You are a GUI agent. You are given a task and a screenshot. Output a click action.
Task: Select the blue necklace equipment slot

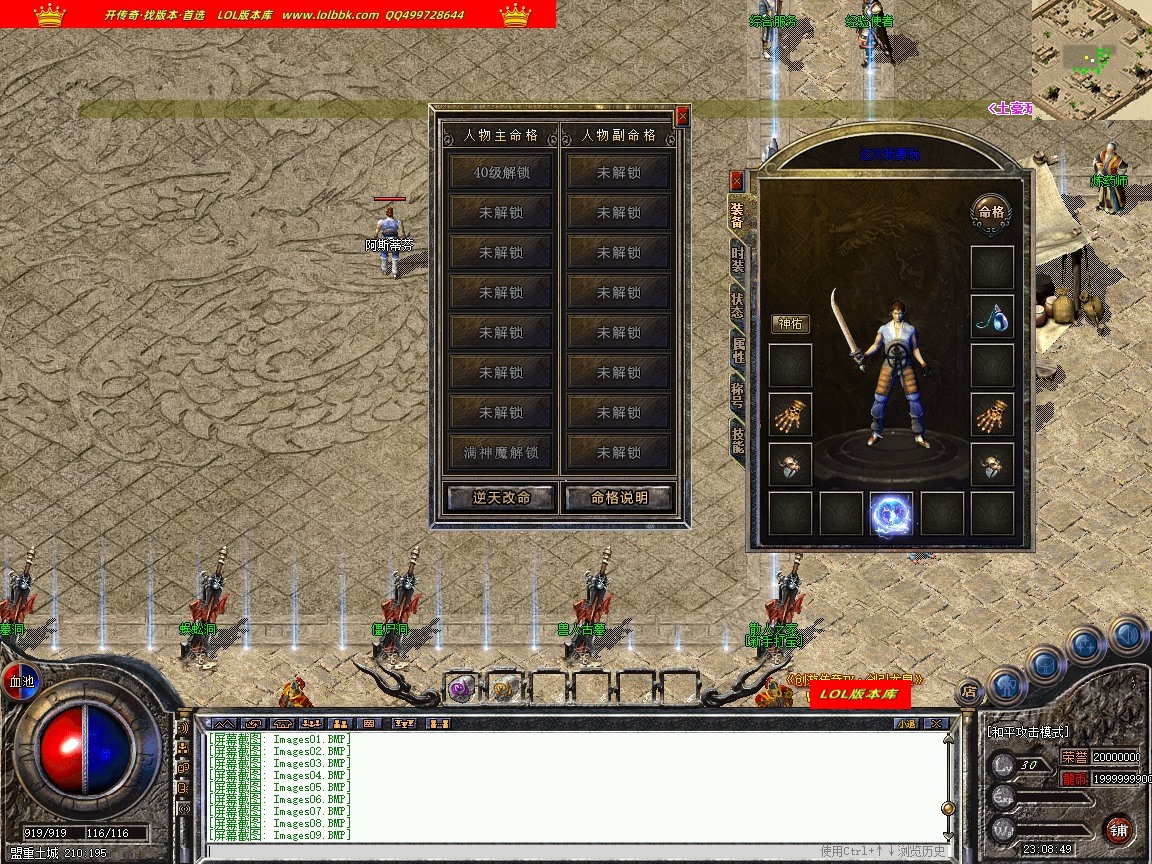click(992, 316)
